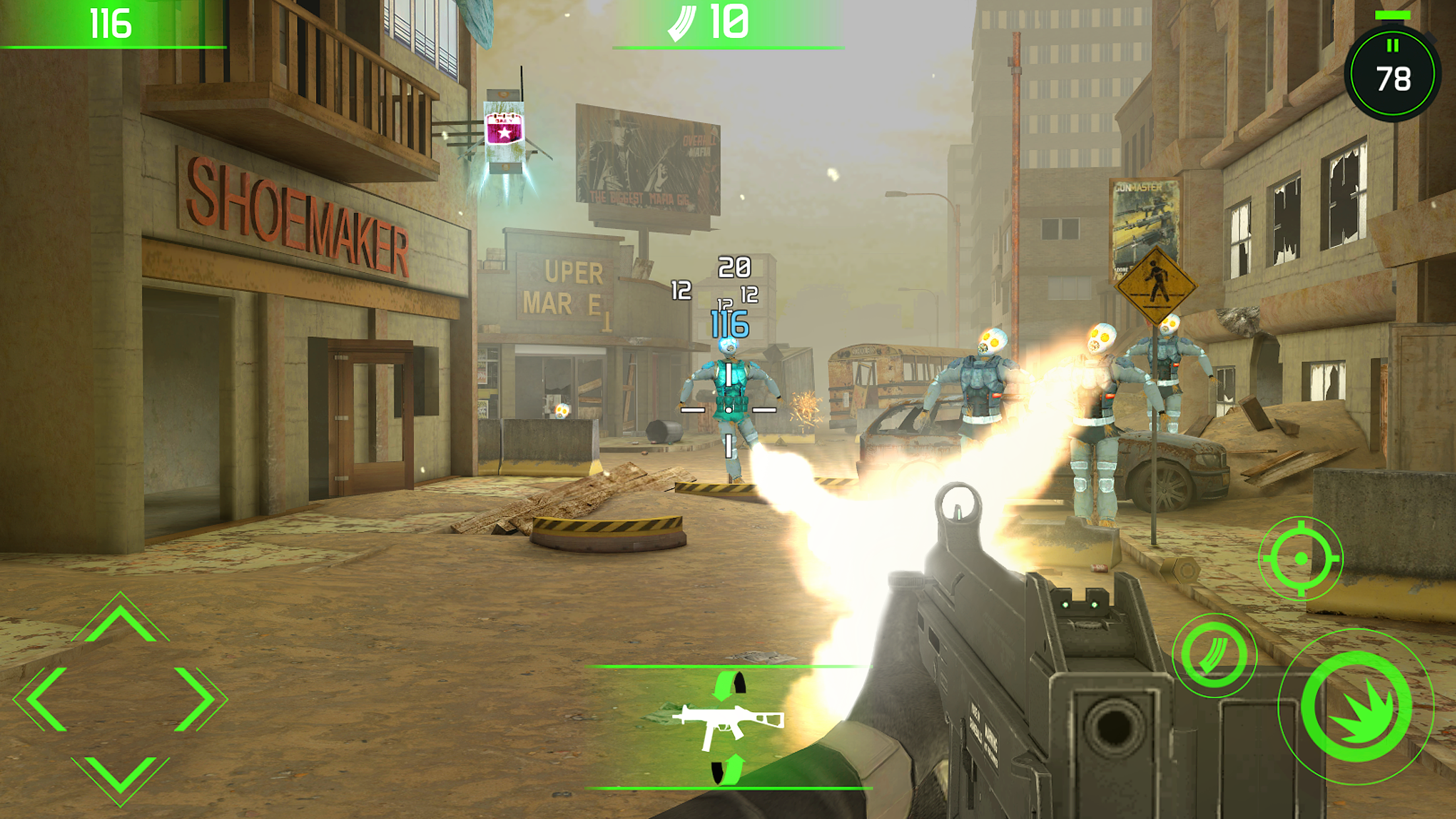The image size is (1456, 819).
Task: Select the submachine gun weapon icon
Action: [x=728, y=725]
